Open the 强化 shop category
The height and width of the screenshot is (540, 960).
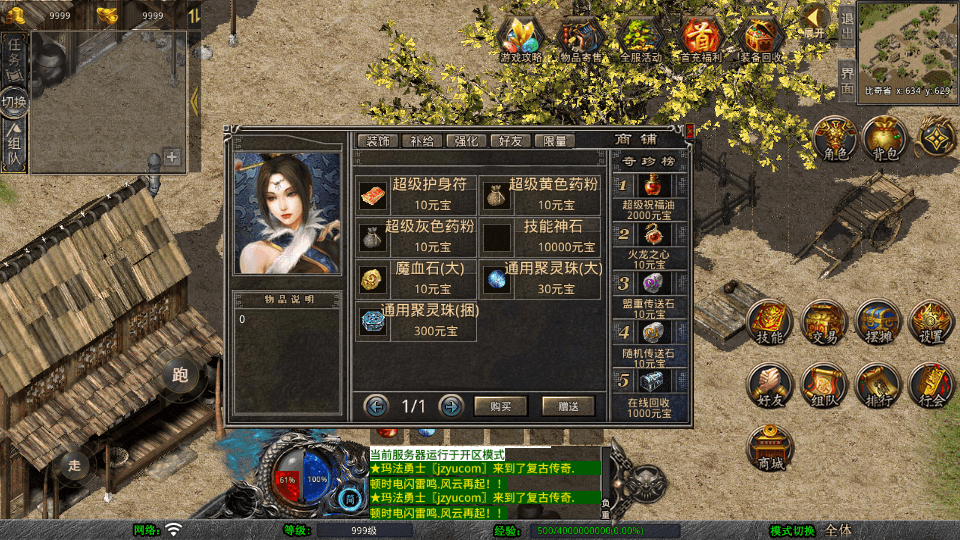coord(466,141)
